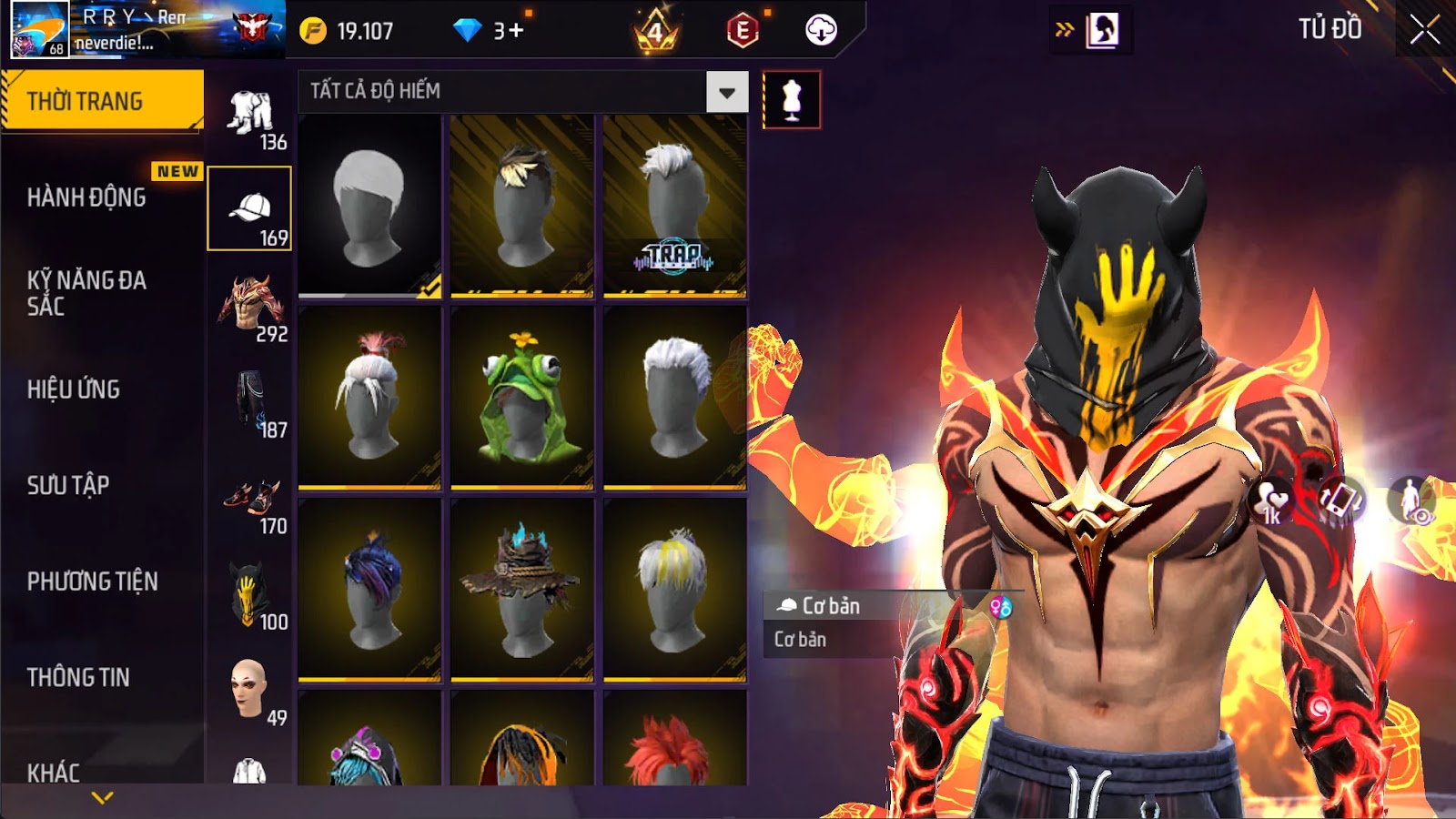Select the scarecrow straw hat item
Image resolution: width=1456 pixels, height=819 pixels.
(522, 590)
